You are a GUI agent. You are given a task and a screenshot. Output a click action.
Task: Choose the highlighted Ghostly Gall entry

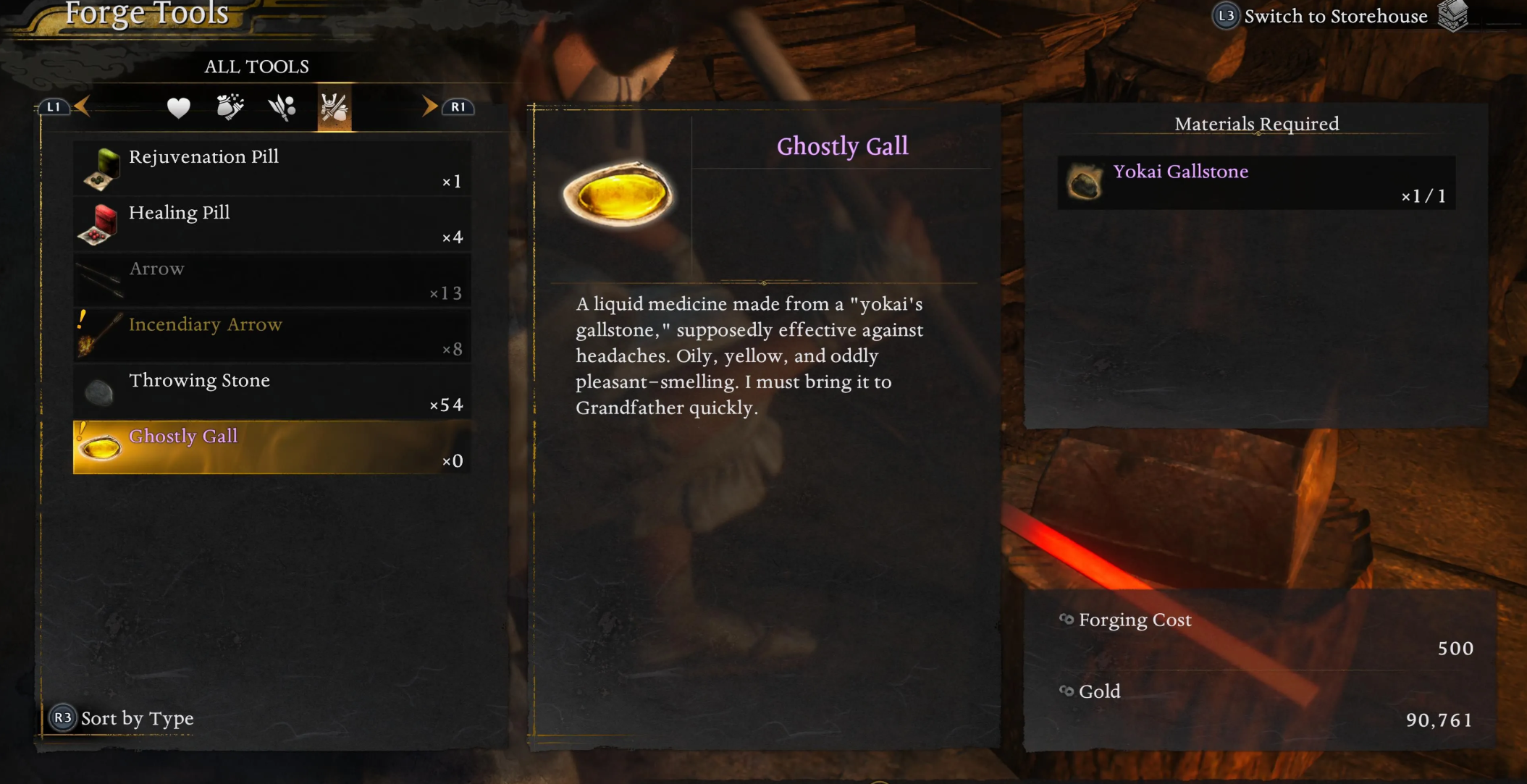click(272, 447)
